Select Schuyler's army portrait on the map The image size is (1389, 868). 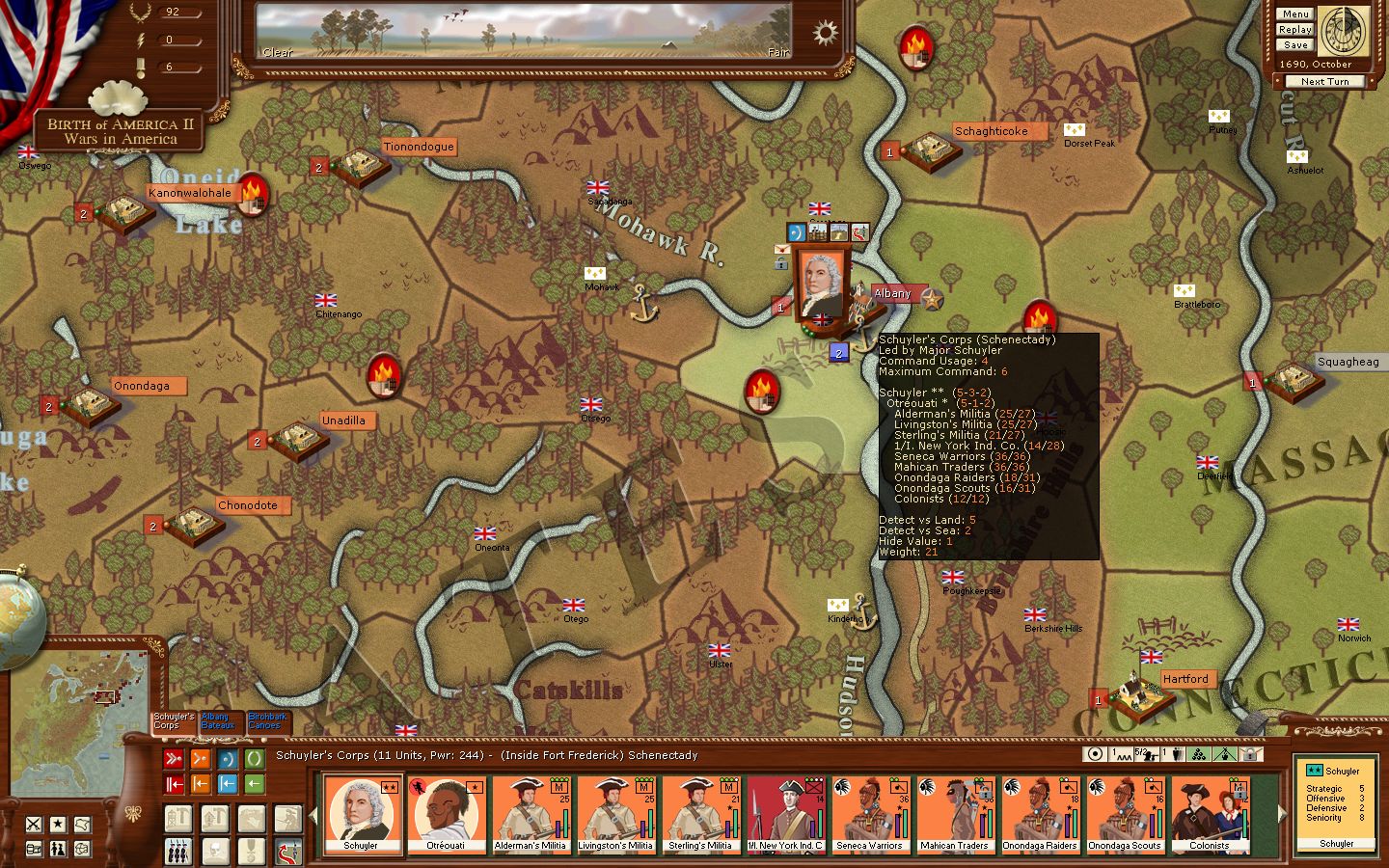[822, 283]
